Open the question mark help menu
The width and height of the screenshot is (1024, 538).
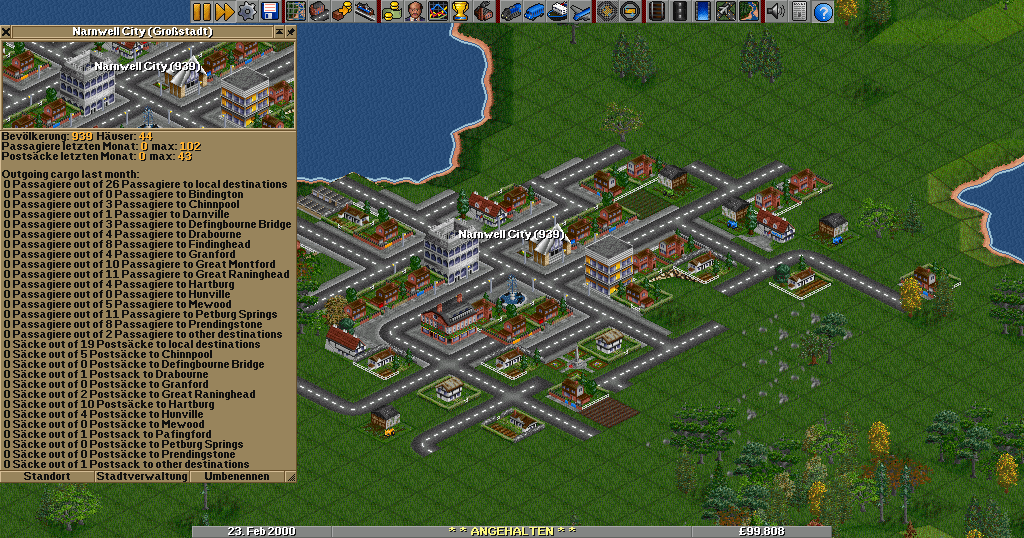[x=823, y=12]
